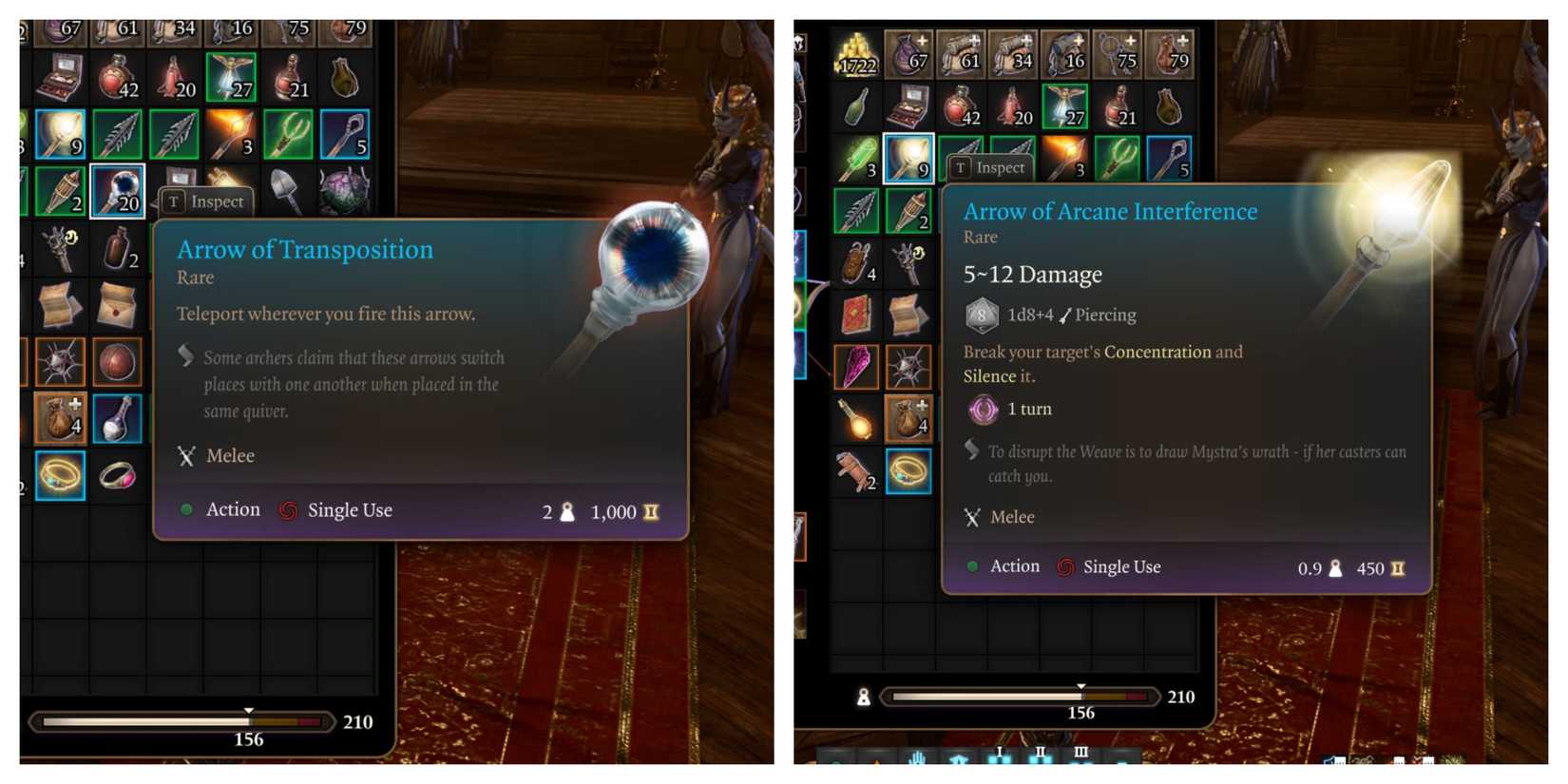Viewport: 1568px width, 784px height.
Task: Click the green wine bottle inventory item
Action: (855, 106)
